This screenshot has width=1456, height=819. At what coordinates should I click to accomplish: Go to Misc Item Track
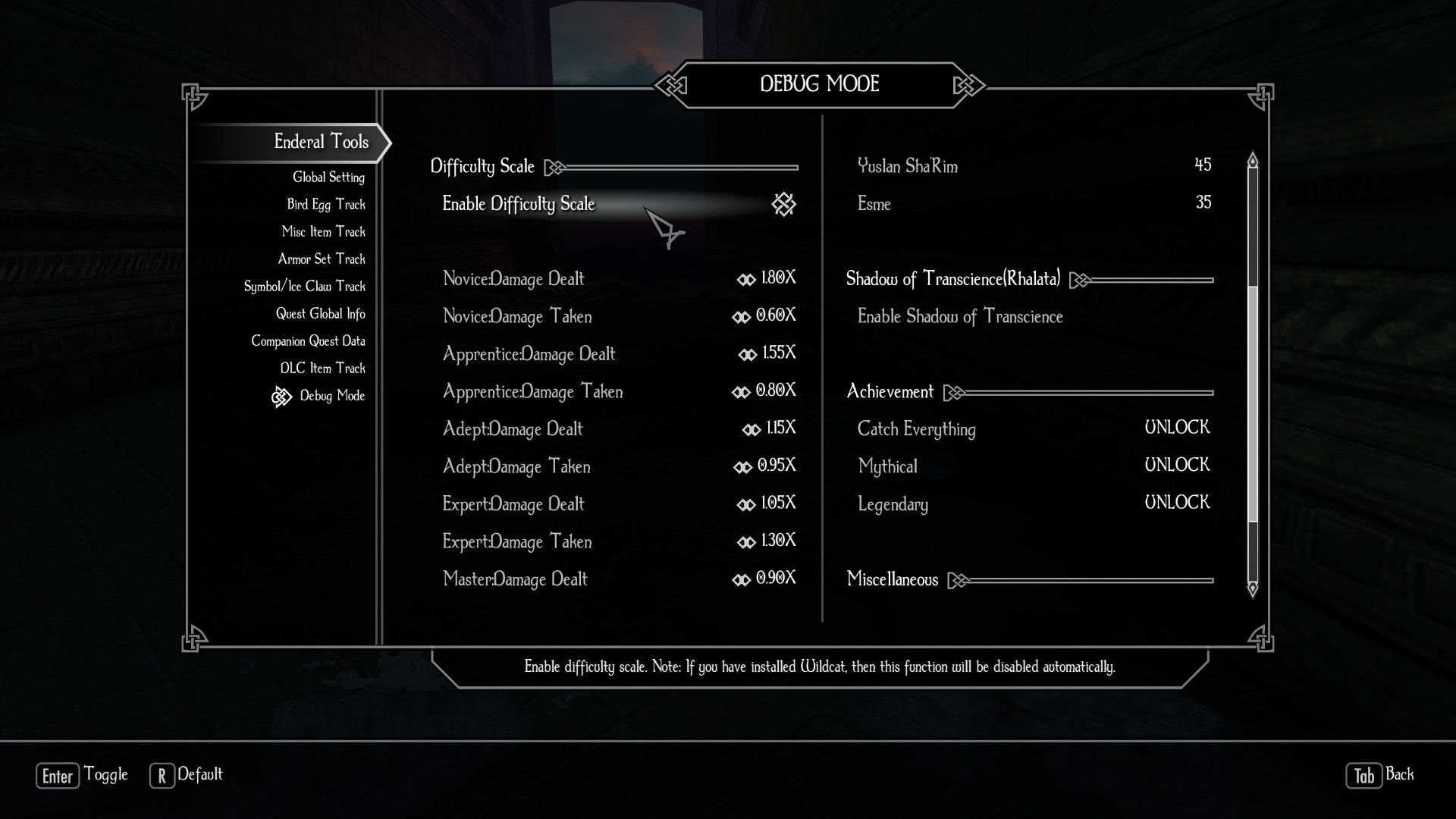coord(323,232)
